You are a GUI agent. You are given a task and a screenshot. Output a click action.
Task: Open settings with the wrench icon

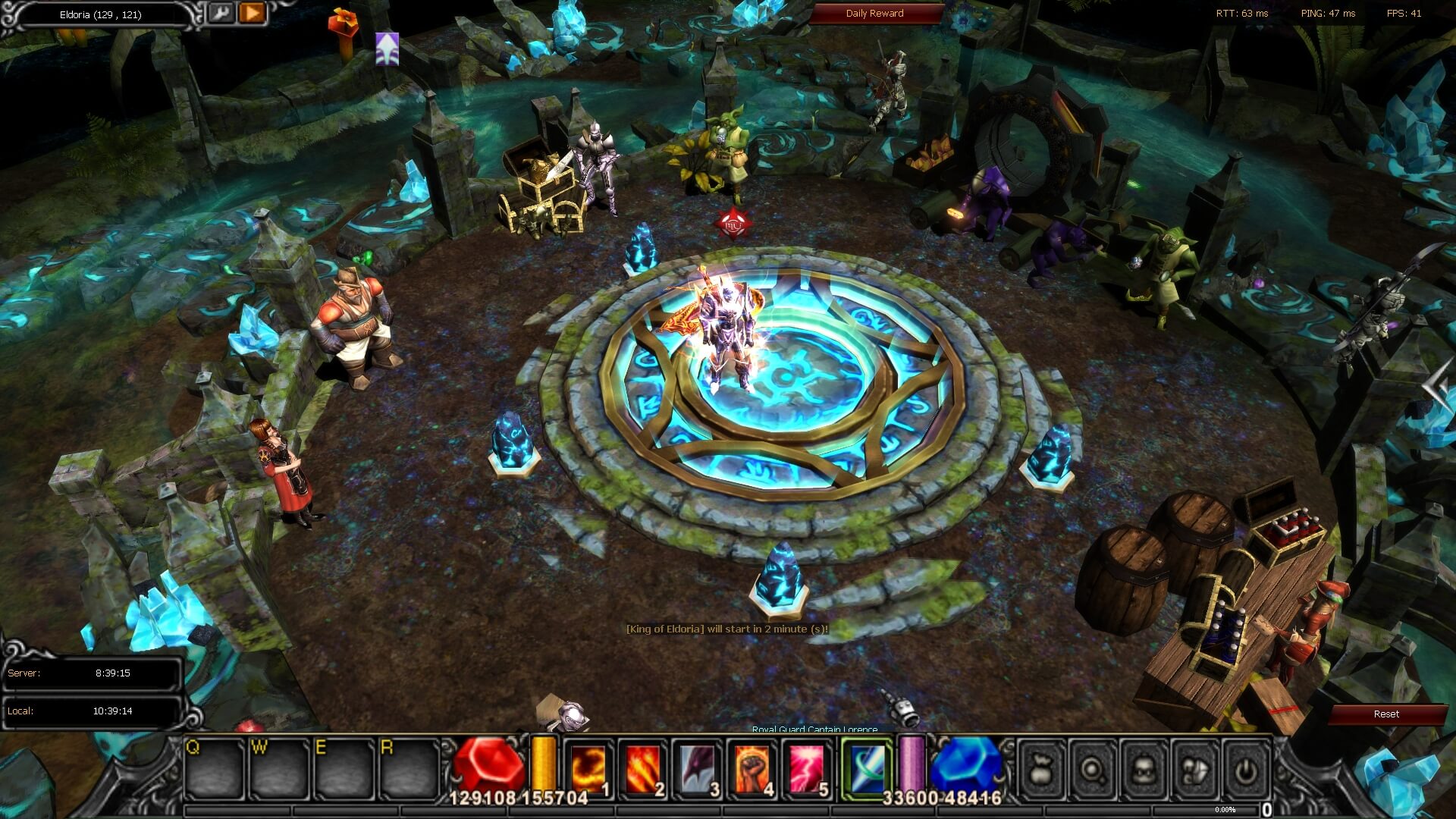pyautogui.click(x=221, y=13)
